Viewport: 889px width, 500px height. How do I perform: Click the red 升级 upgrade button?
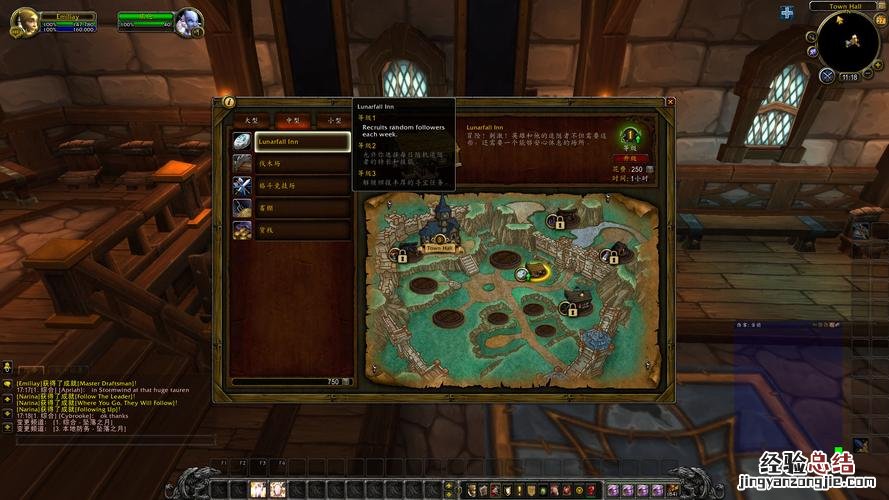tap(630, 158)
